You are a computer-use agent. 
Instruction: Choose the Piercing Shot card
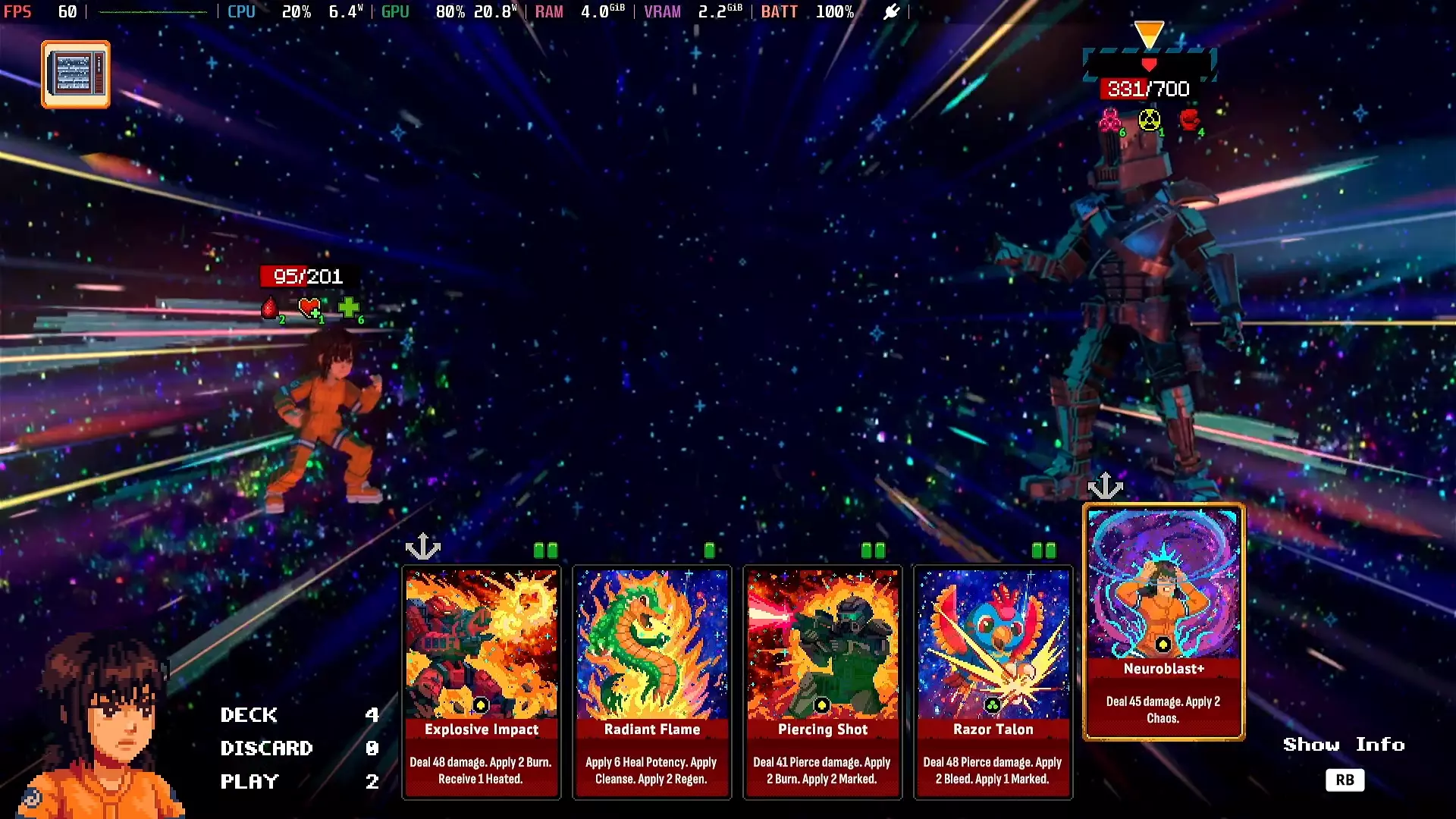coord(822,681)
